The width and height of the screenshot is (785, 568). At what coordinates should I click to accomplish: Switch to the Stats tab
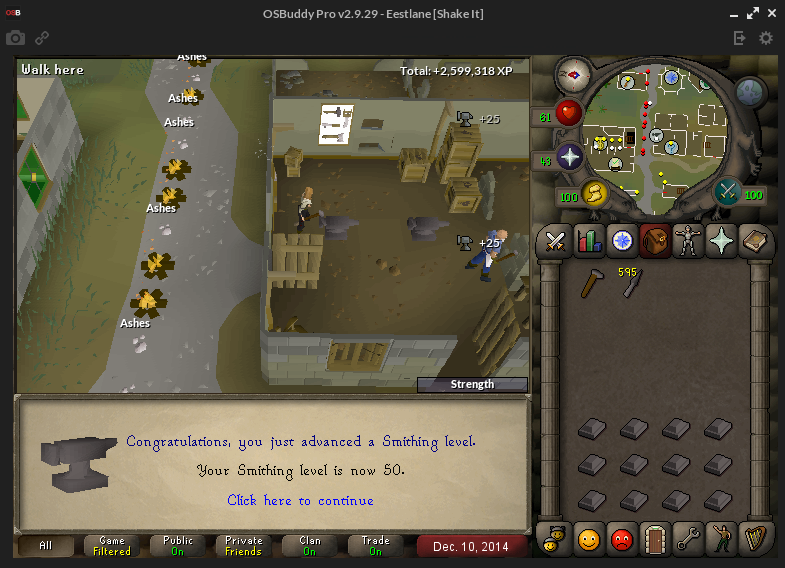588,241
